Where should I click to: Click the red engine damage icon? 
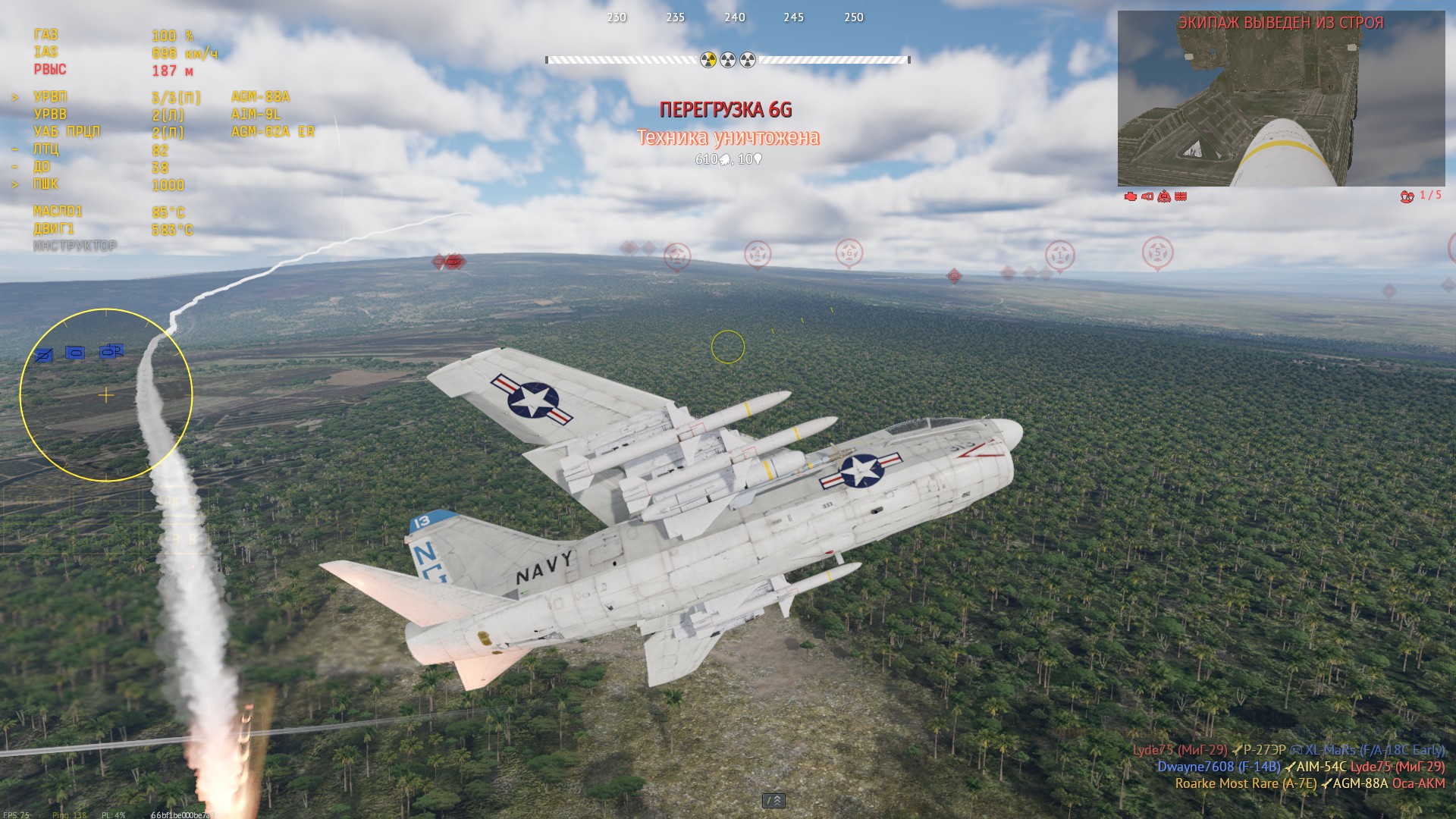(1130, 196)
